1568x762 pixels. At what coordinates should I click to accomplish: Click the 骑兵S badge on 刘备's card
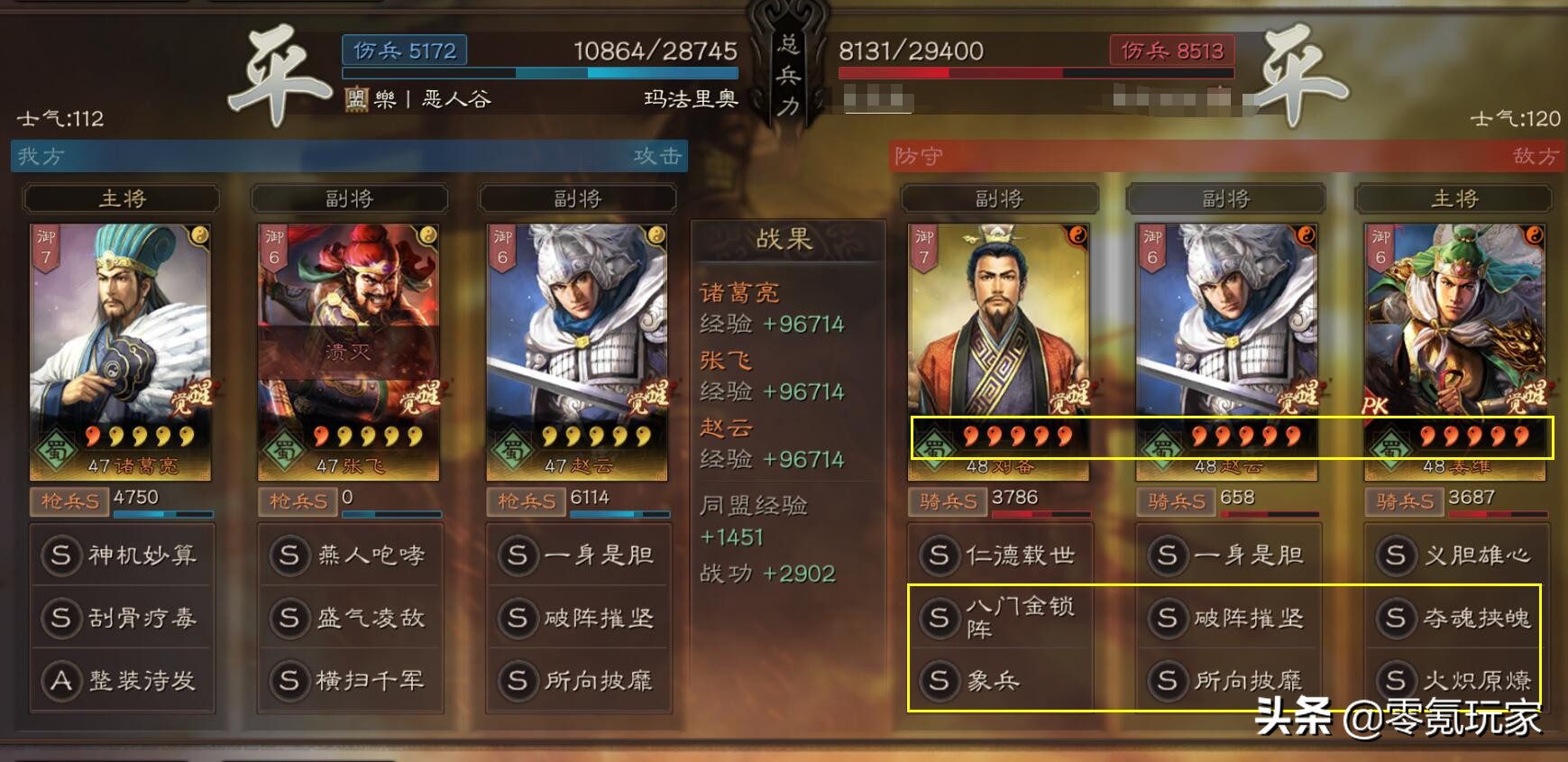coord(949,501)
